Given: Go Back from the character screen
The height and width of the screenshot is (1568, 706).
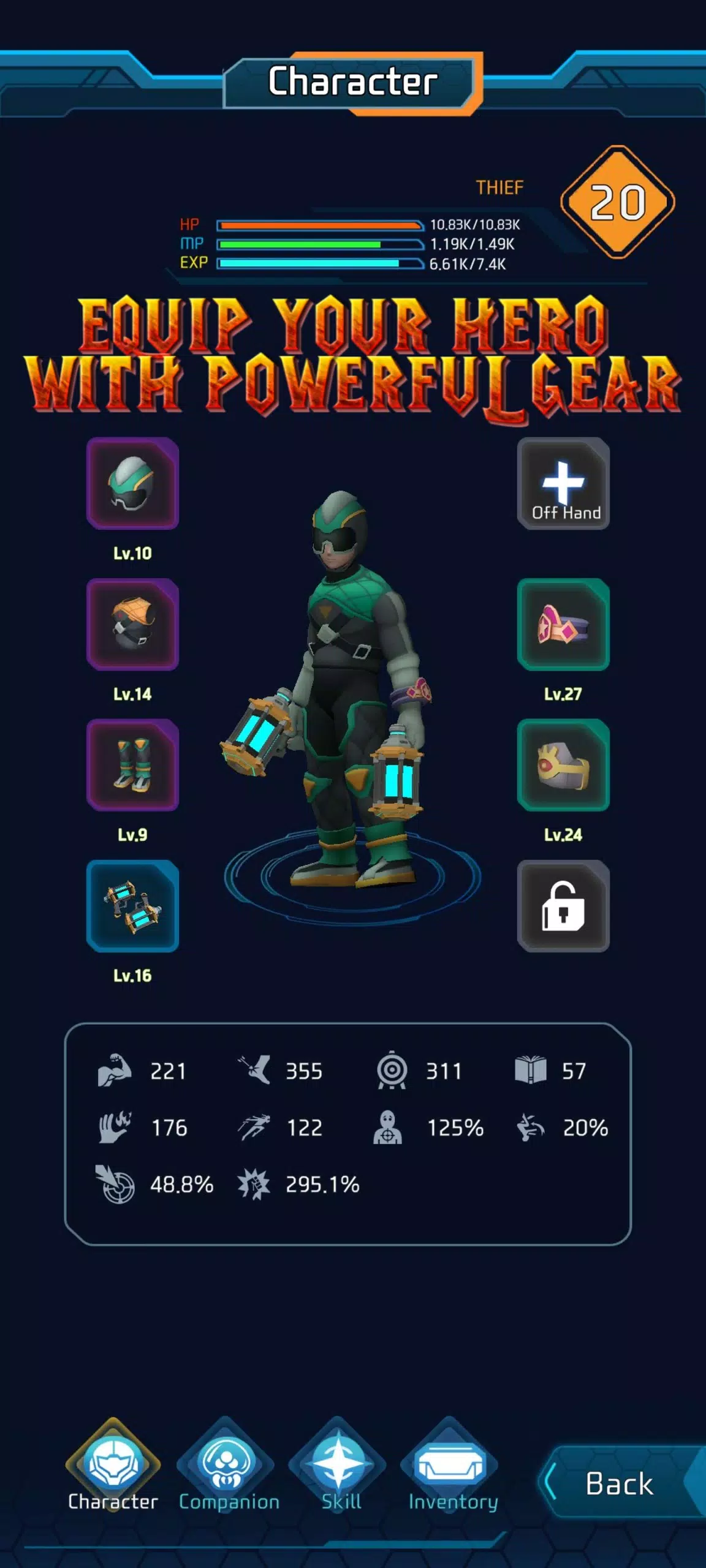Looking at the screenshot, I should [x=620, y=1483].
